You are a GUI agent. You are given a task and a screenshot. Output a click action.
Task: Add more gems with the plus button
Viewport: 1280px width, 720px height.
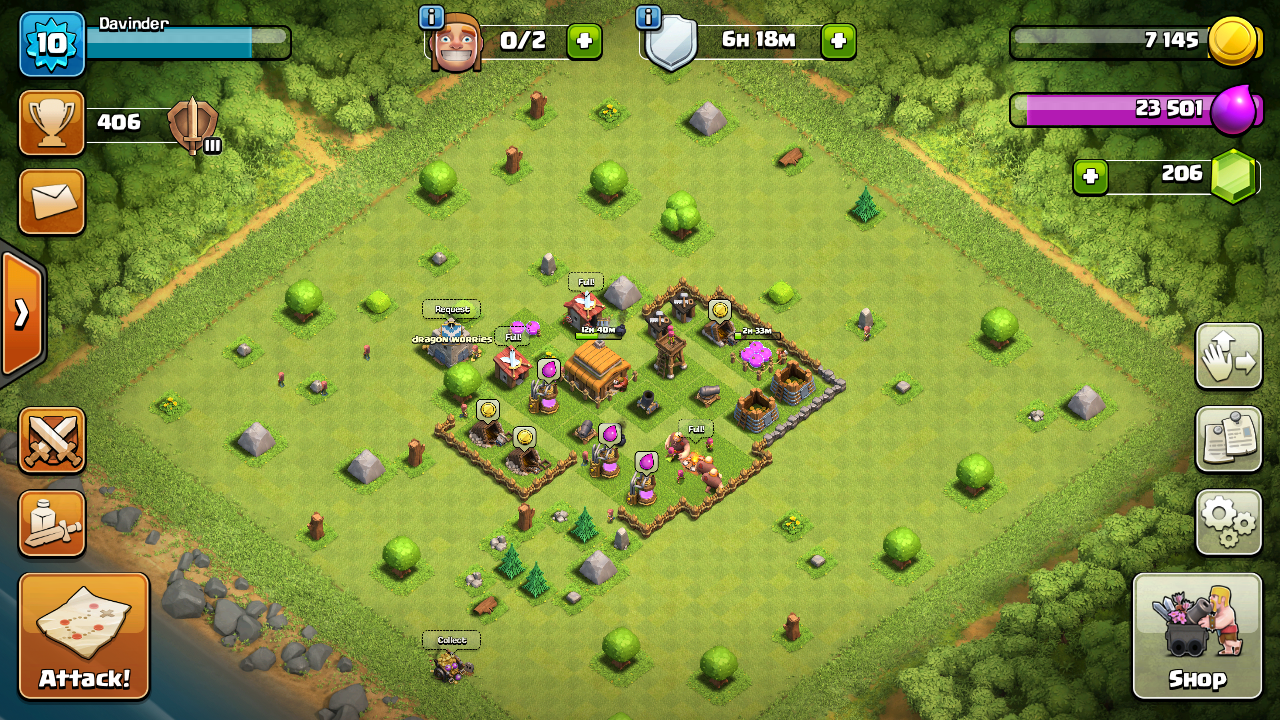[x=1090, y=177]
